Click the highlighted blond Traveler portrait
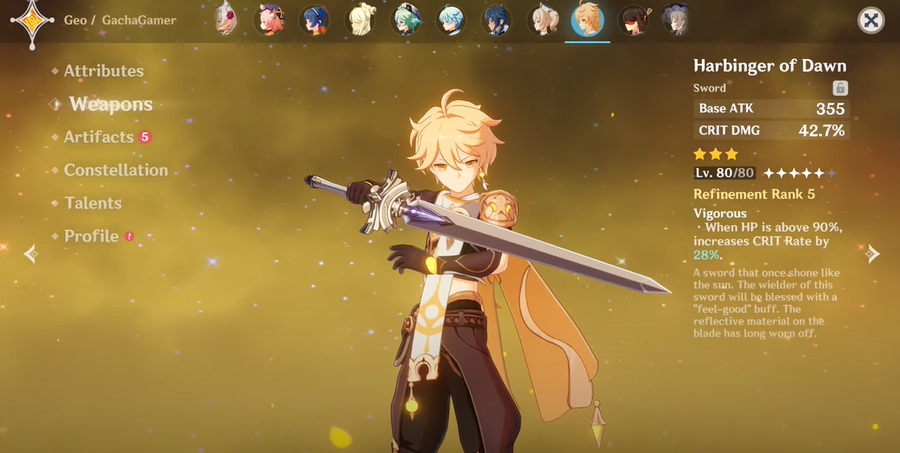This screenshot has width=900, height=453. click(587, 20)
